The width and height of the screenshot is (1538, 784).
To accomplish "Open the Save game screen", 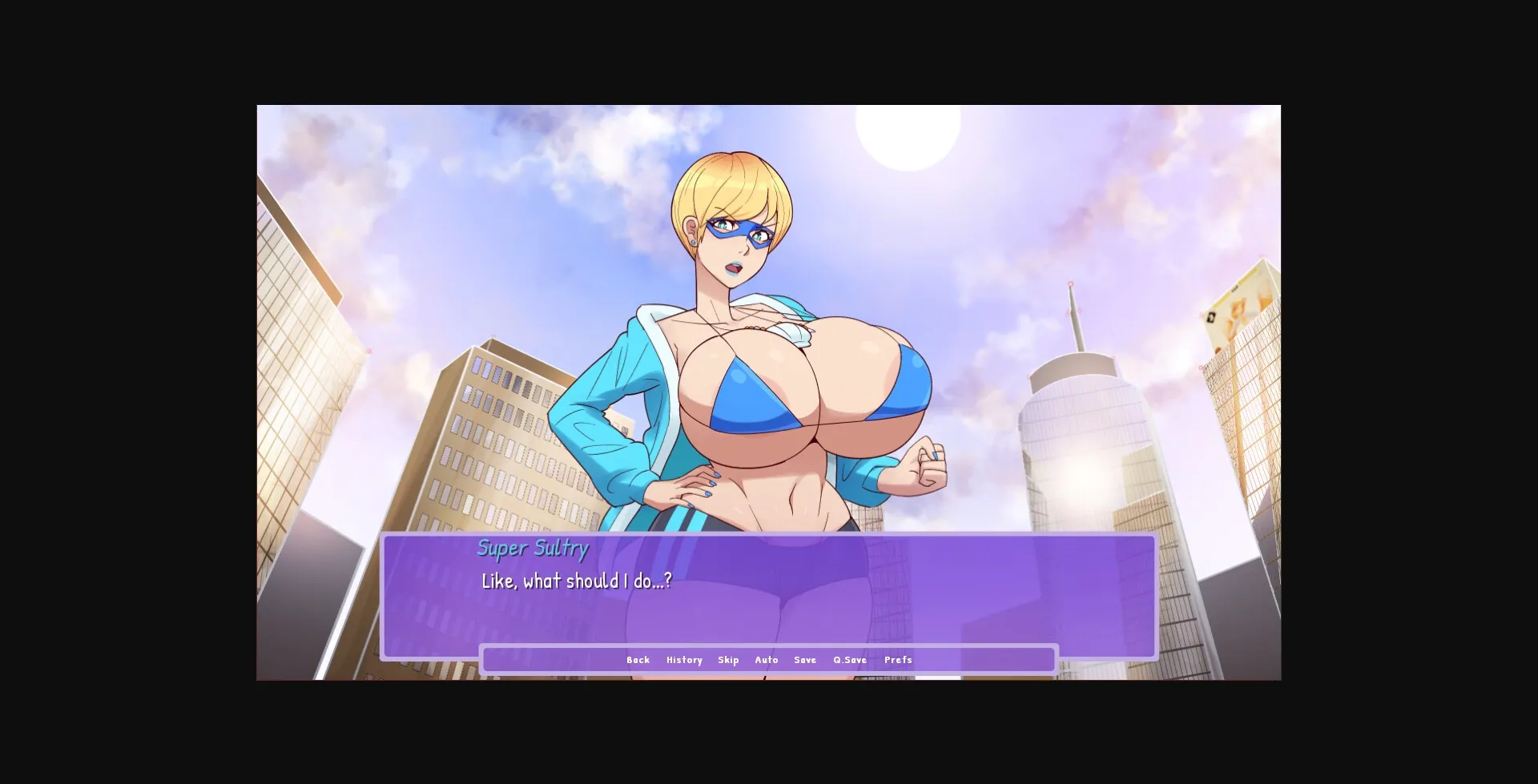I will click(805, 659).
